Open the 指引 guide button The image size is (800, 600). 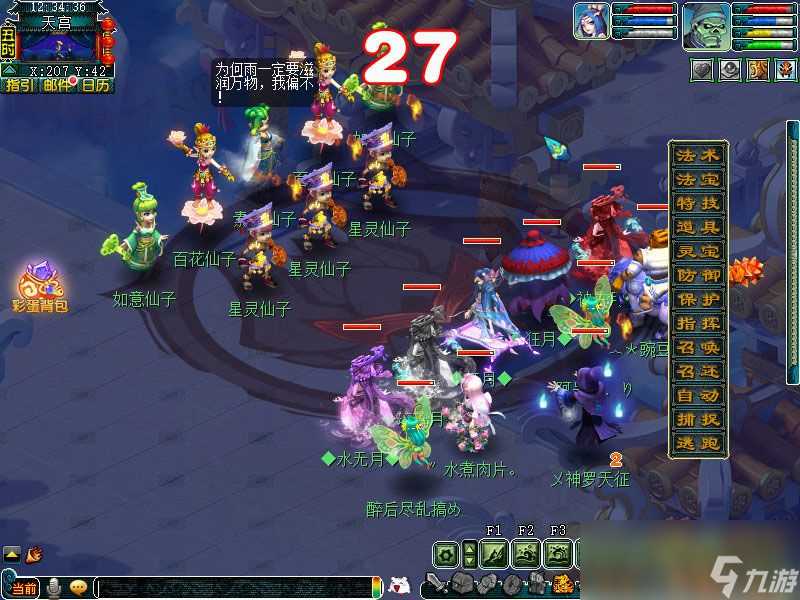point(19,86)
